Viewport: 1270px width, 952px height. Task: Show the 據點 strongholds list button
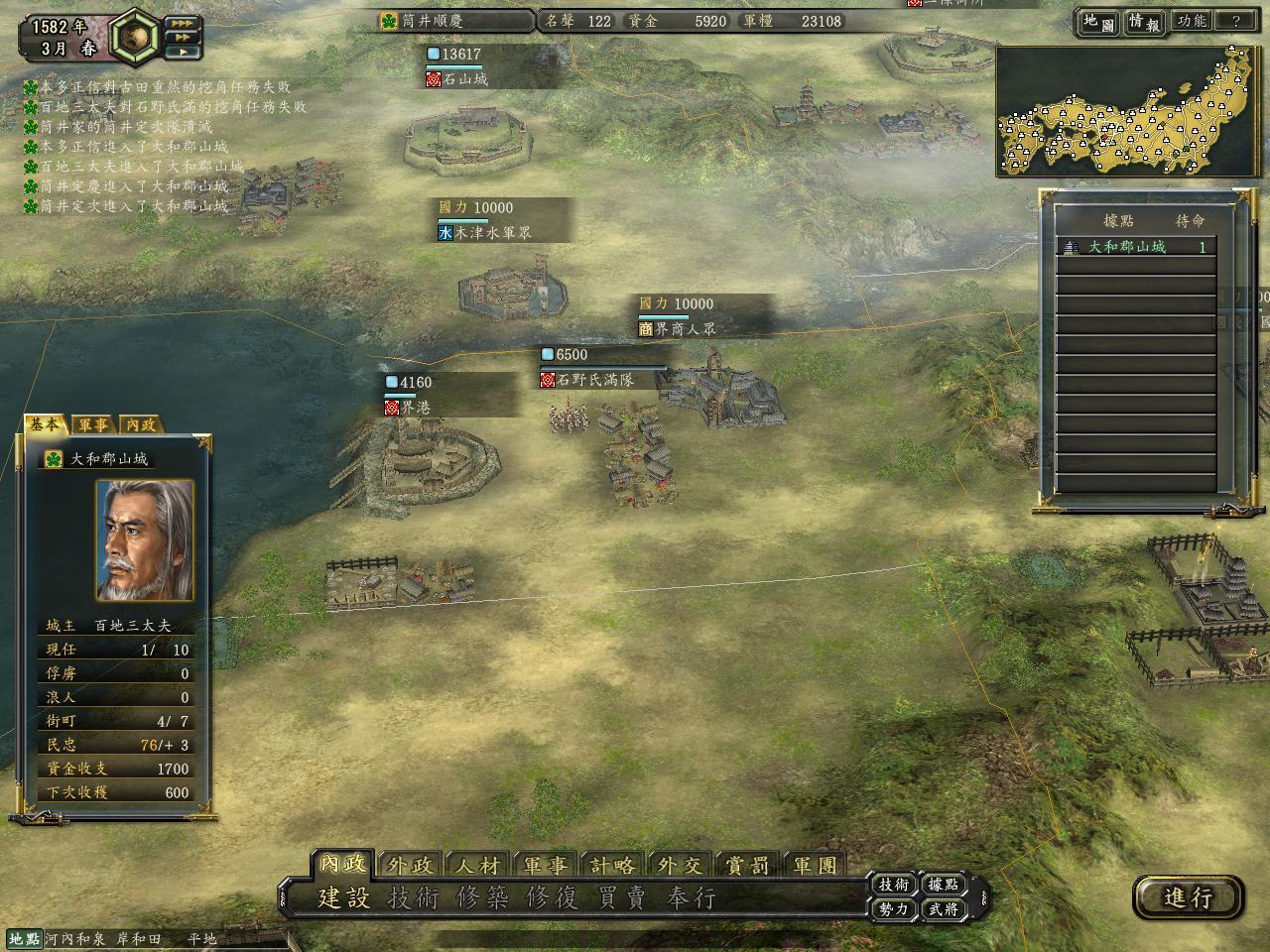[943, 885]
